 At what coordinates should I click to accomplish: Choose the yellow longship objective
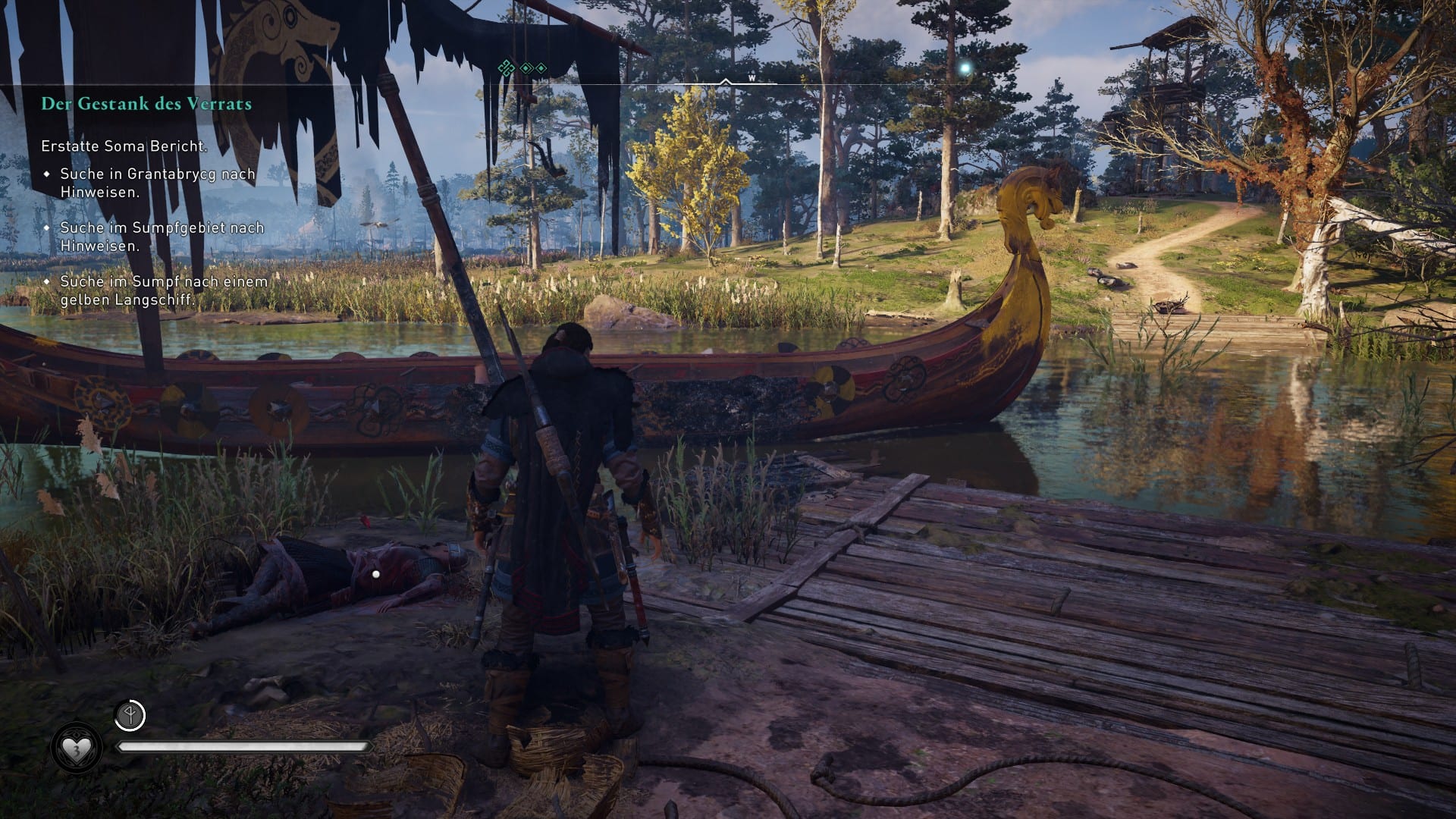(164, 290)
